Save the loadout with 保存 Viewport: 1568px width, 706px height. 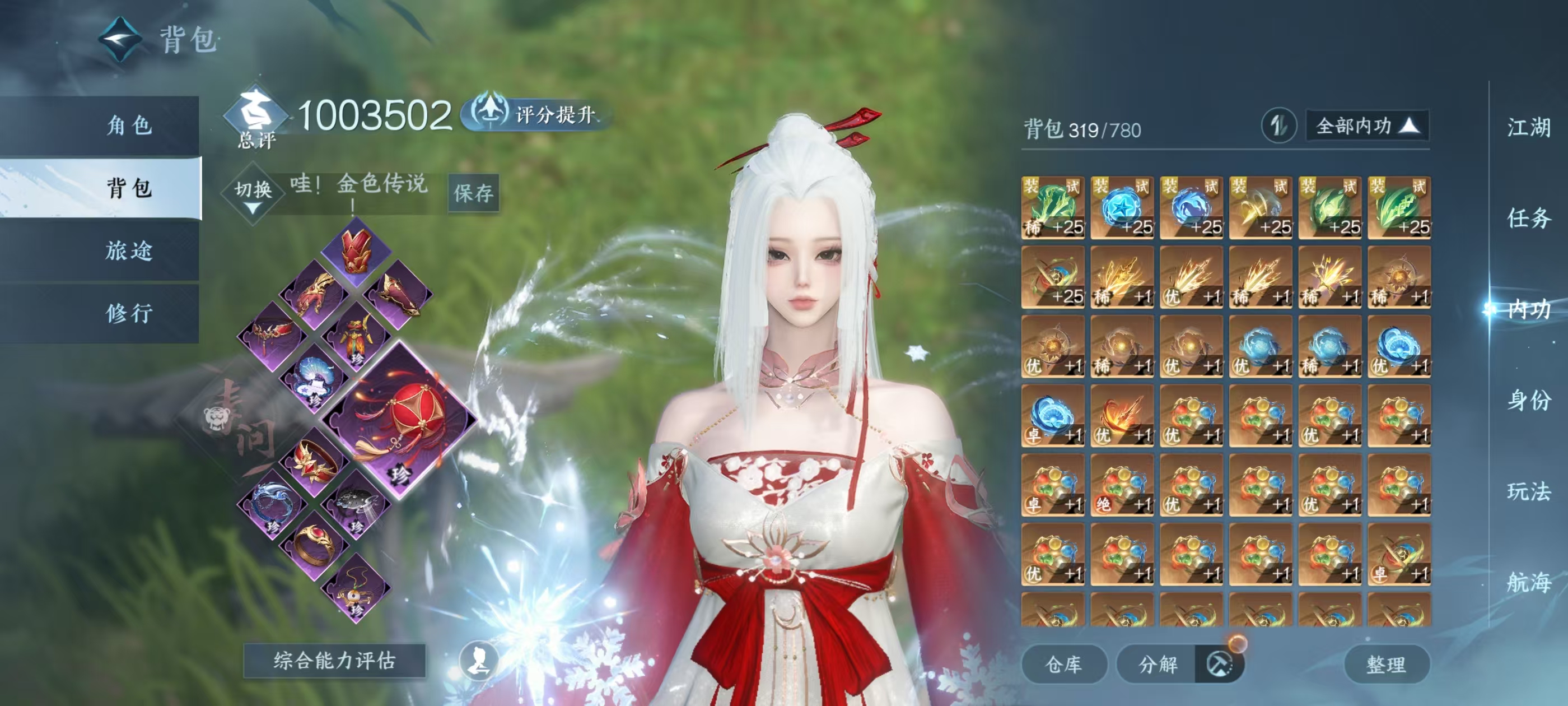coord(473,193)
